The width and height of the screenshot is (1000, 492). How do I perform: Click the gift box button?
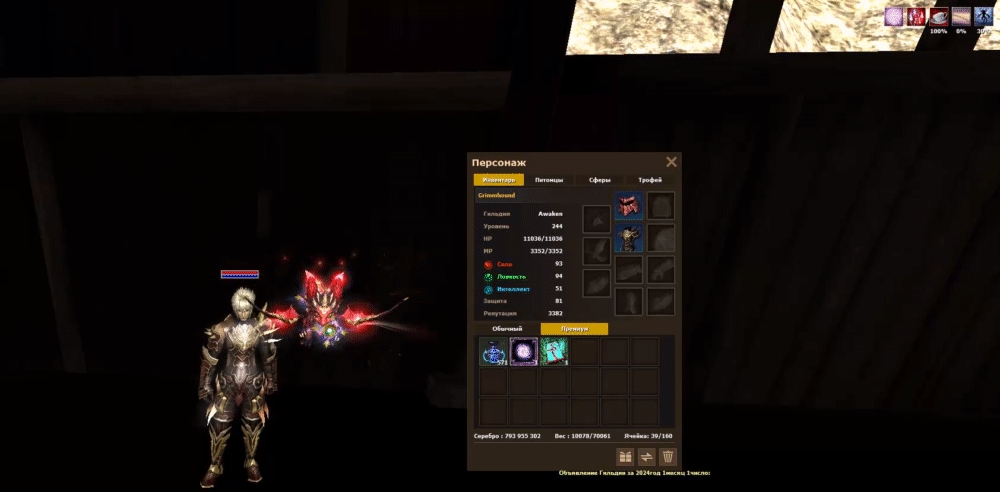[625, 457]
